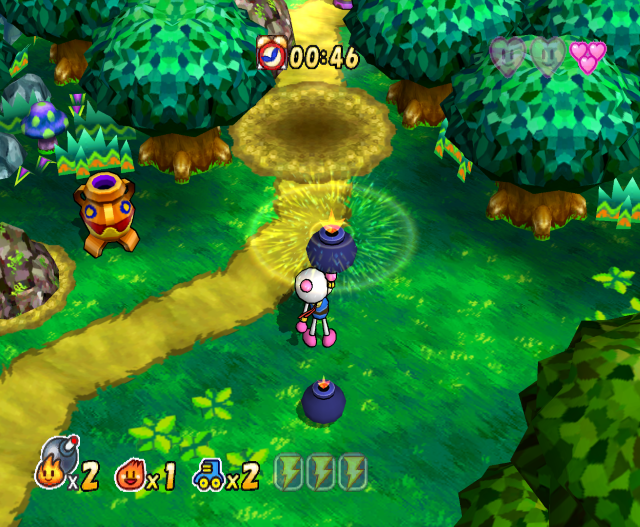Click the red alarm clock icon

click(270, 53)
